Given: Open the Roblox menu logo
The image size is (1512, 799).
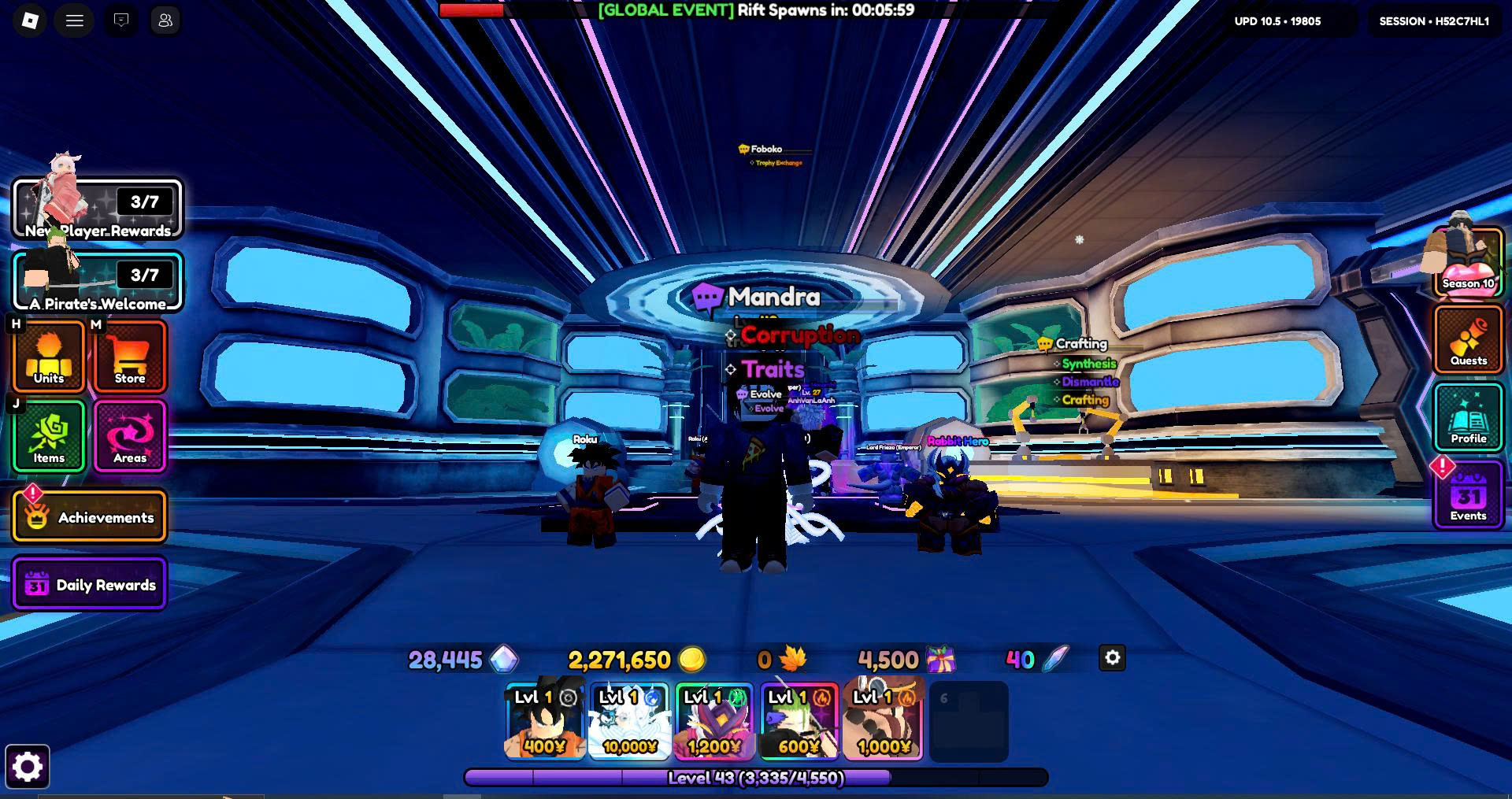Looking at the screenshot, I should 30,20.
